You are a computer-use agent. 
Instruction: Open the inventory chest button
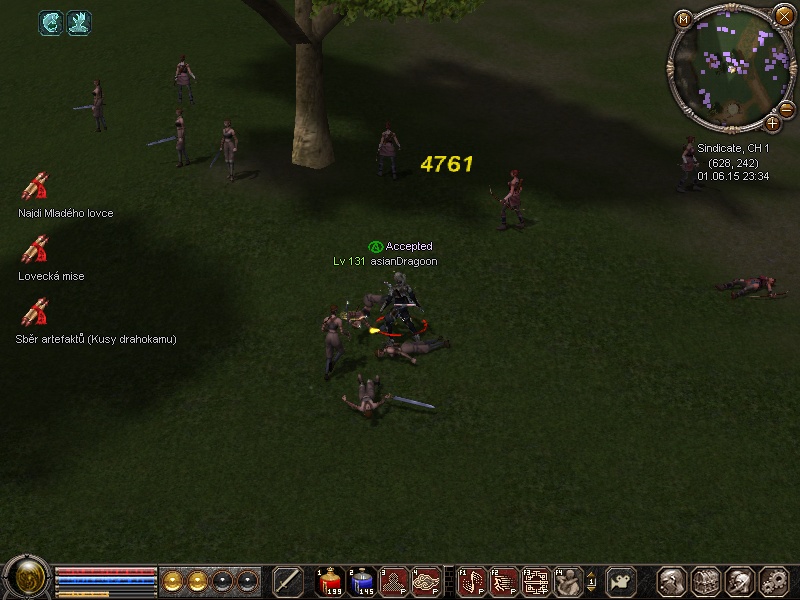pos(706,581)
